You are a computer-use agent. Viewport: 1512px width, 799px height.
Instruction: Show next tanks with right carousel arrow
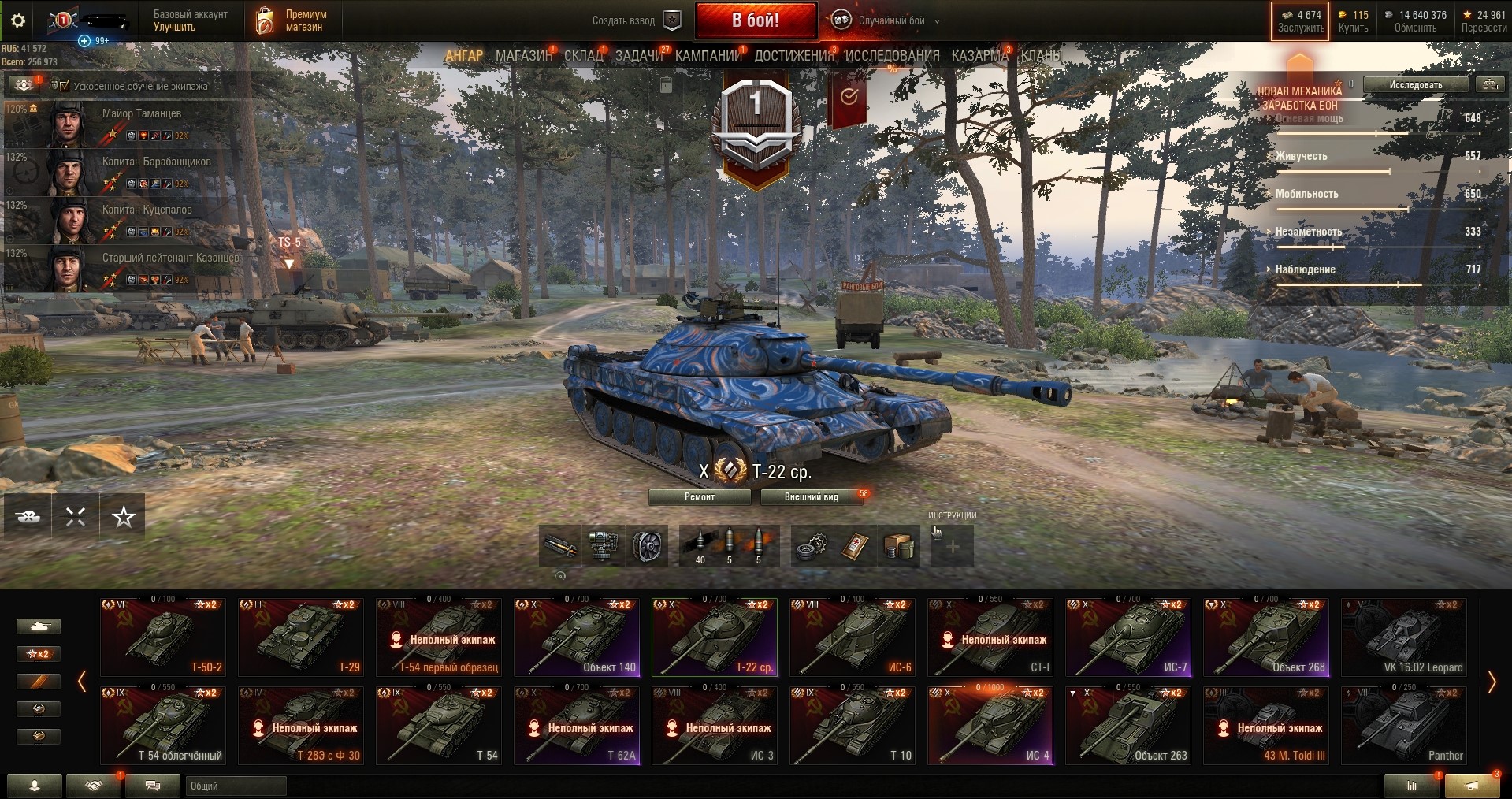(x=1491, y=682)
